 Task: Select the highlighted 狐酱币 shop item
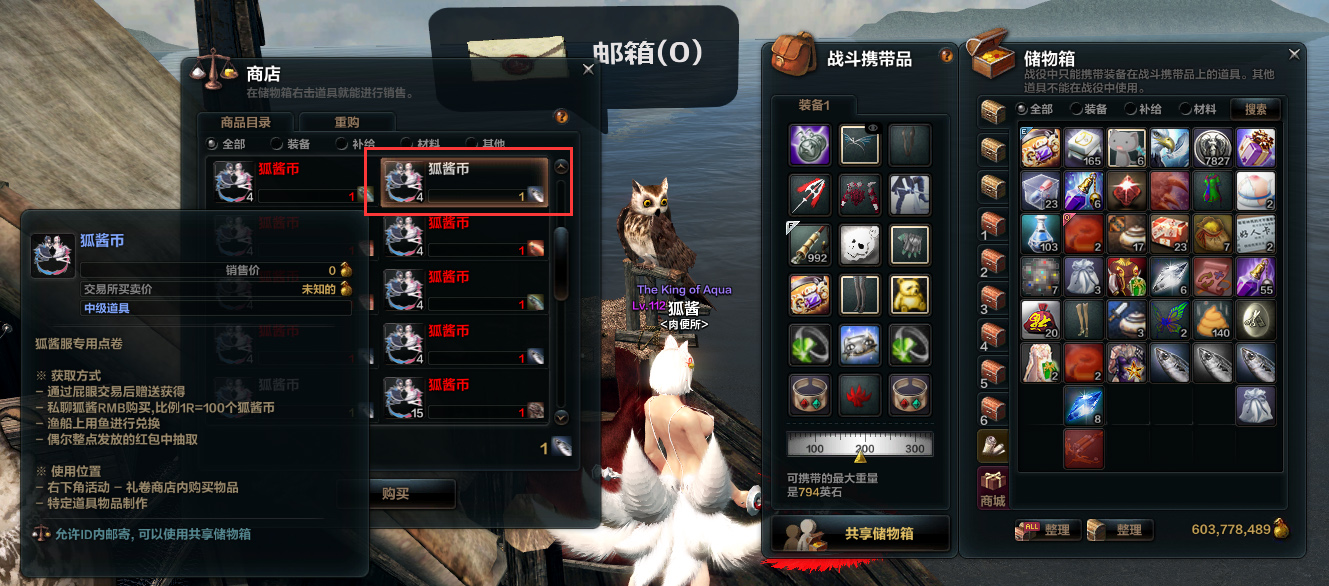pyautogui.click(x=468, y=182)
